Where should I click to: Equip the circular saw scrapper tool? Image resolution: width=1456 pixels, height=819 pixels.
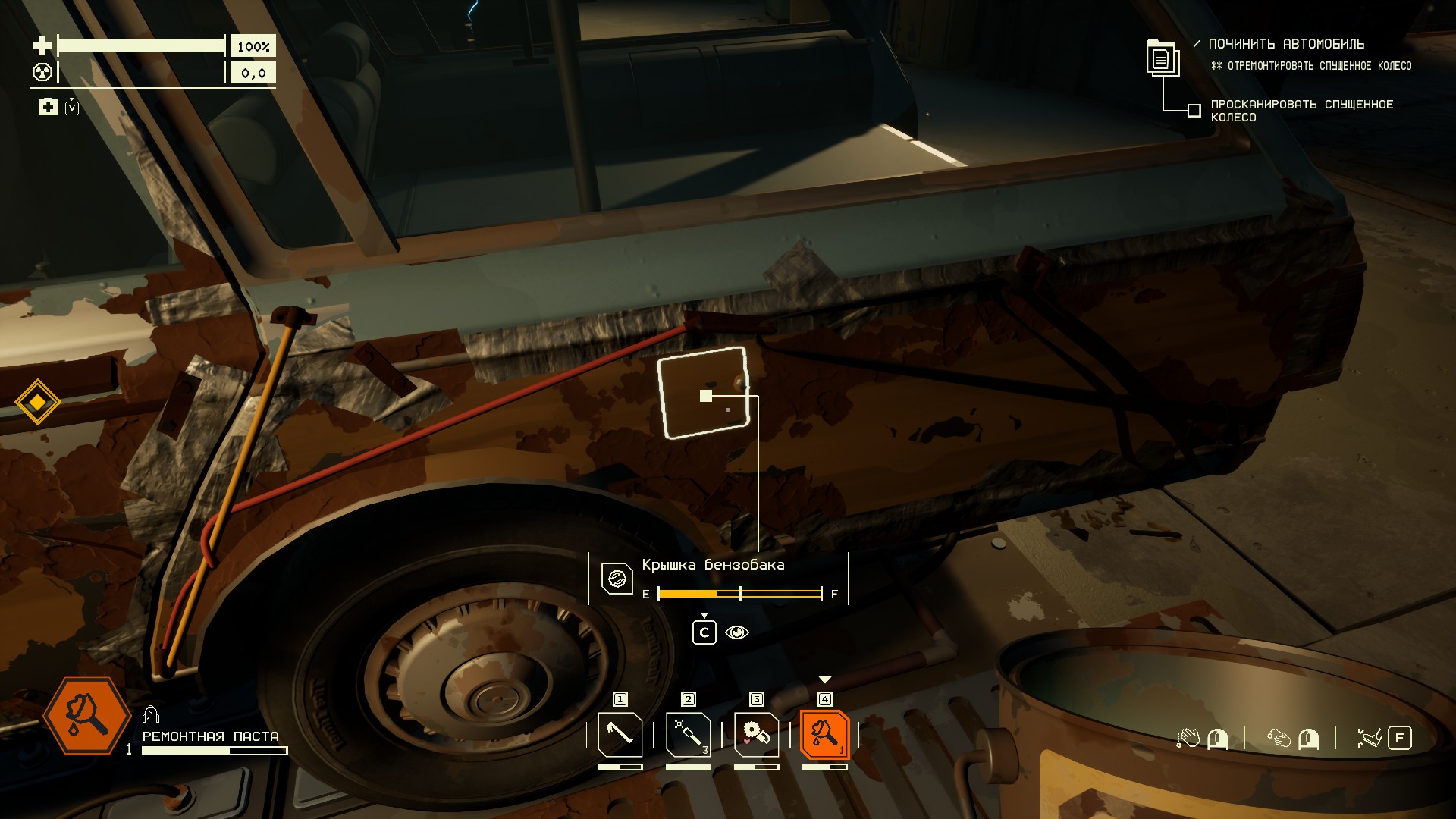point(756,735)
